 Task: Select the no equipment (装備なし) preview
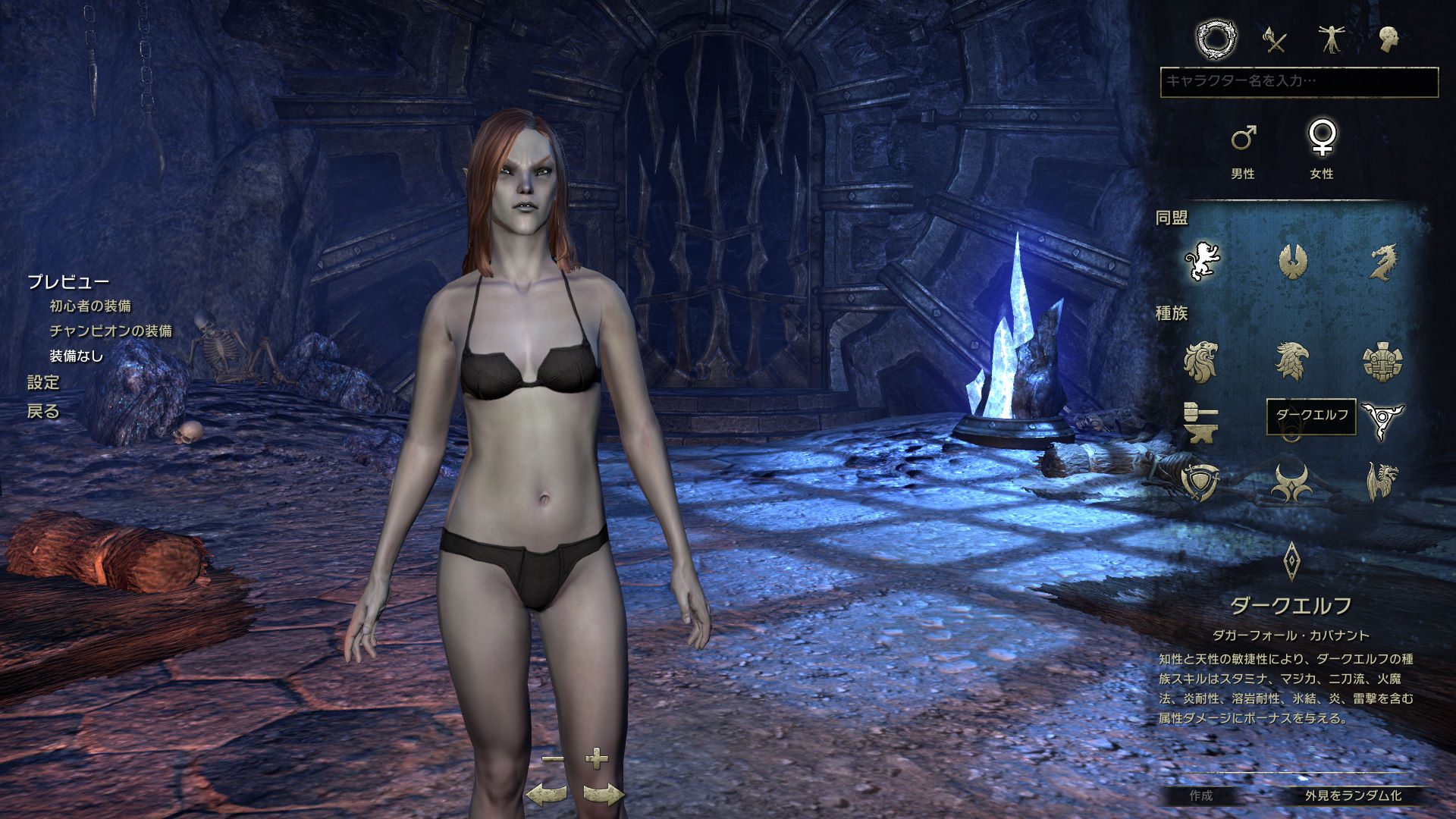click(76, 356)
